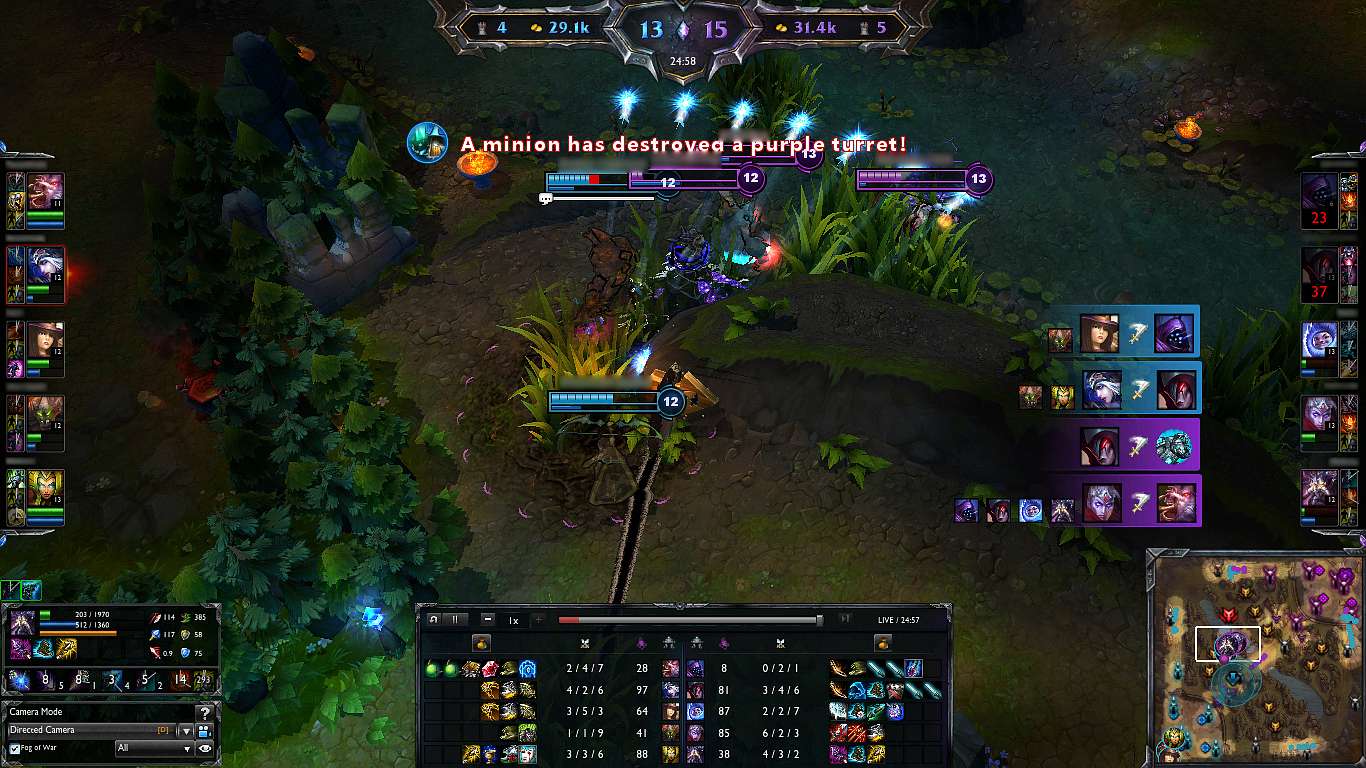
Task: Click the blue camera icon button
Action: coord(205,731)
